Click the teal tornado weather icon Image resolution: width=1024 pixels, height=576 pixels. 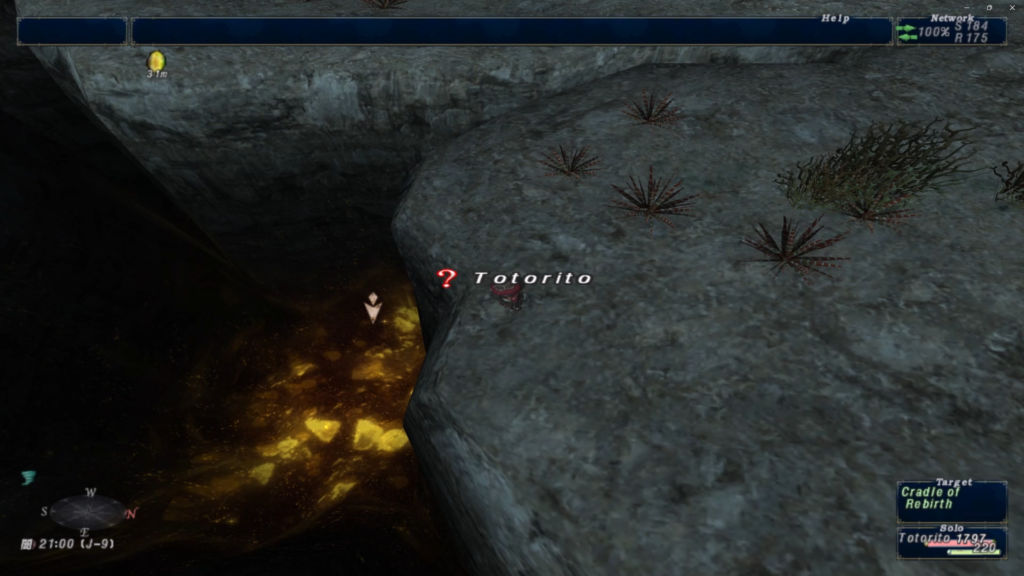point(28,478)
